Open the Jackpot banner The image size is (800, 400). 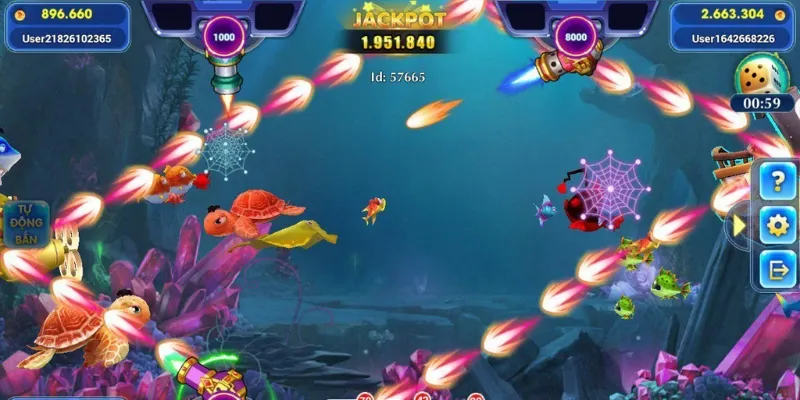coord(398,30)
